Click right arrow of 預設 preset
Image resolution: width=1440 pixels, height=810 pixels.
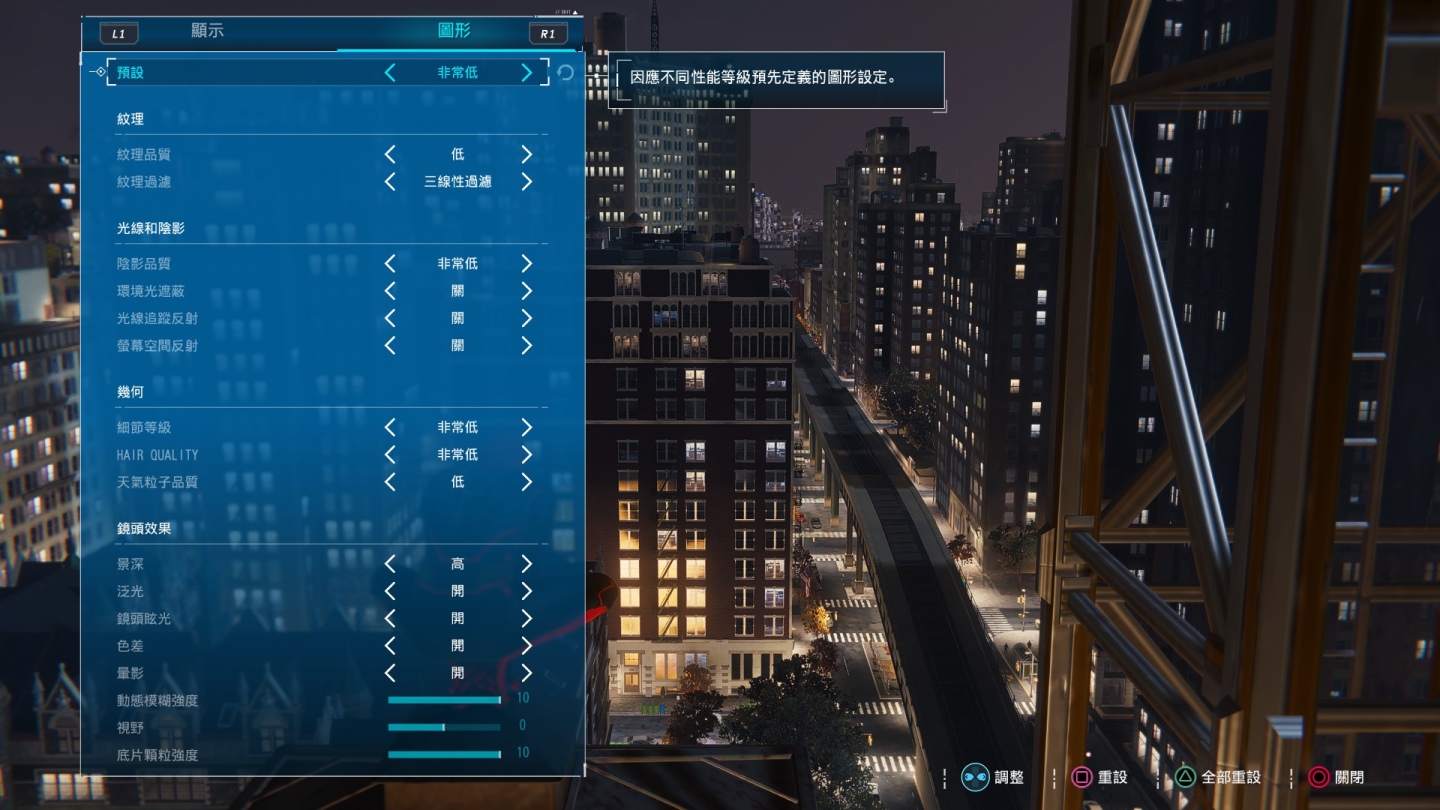(527, 73)
